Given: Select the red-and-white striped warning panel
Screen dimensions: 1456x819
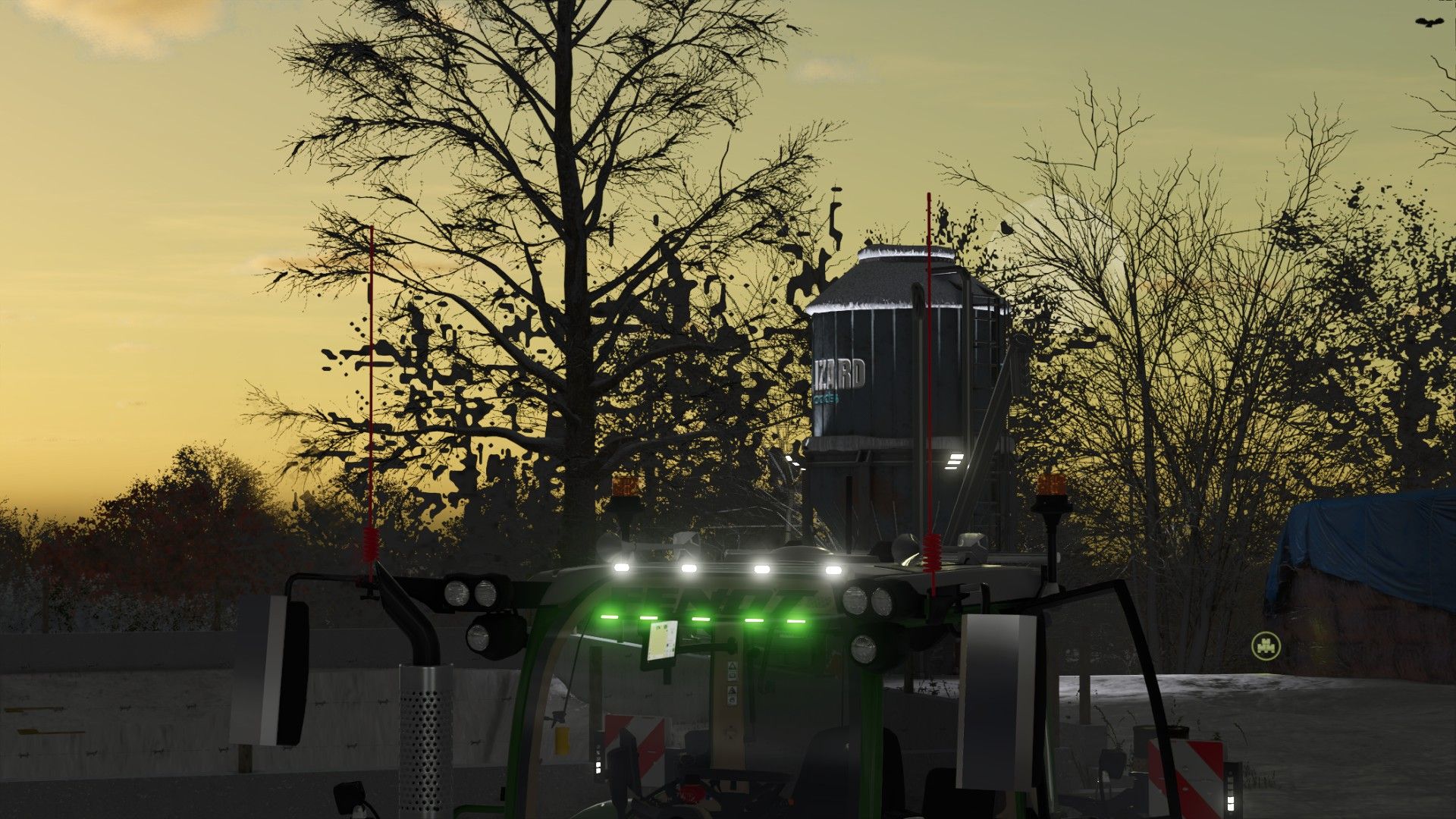Looking at the screenshot, I should pyautogui.click(x=641, y=739).
